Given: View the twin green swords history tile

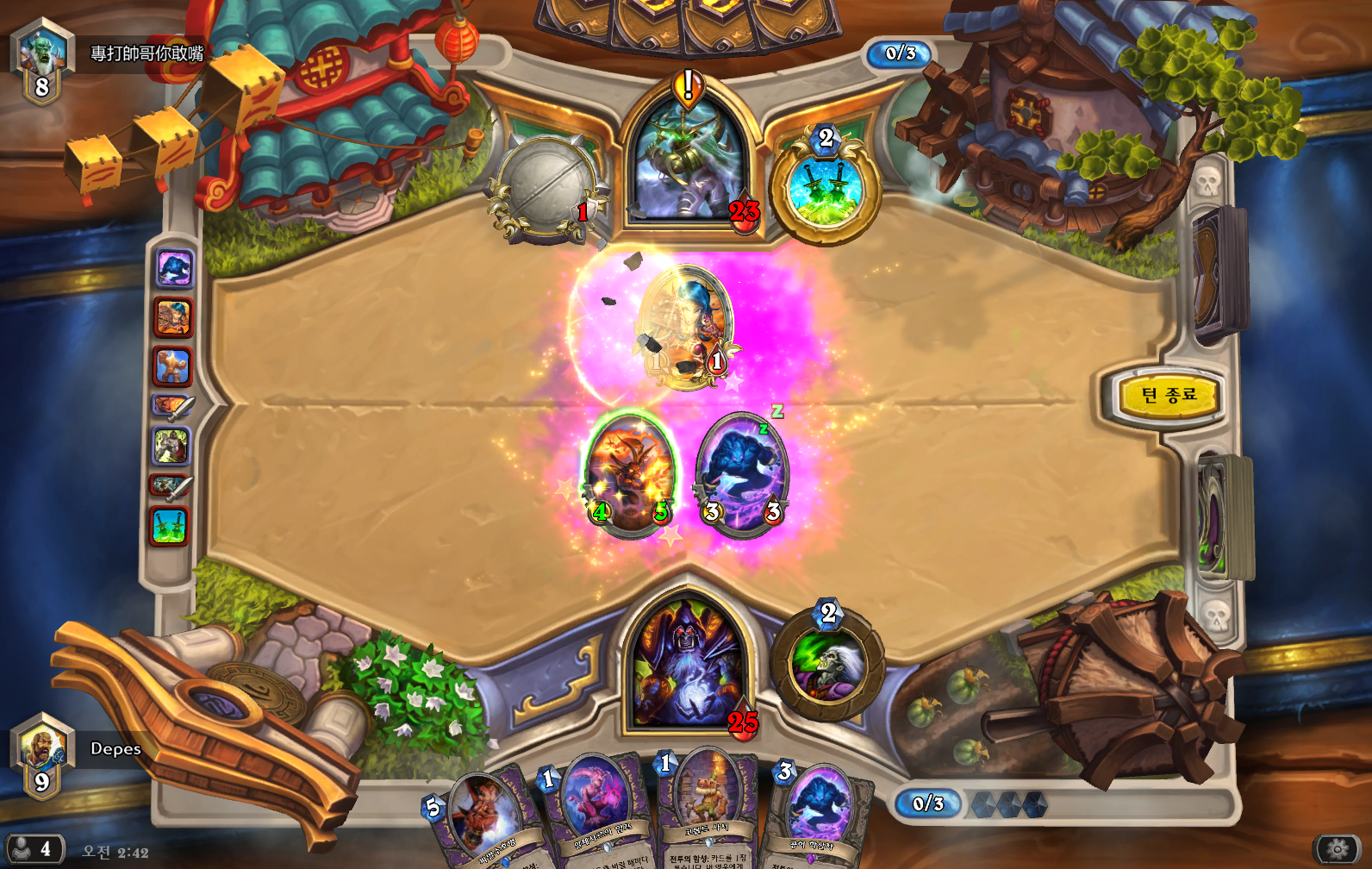Looking at the screenshot, I should (x=169, y=526).
